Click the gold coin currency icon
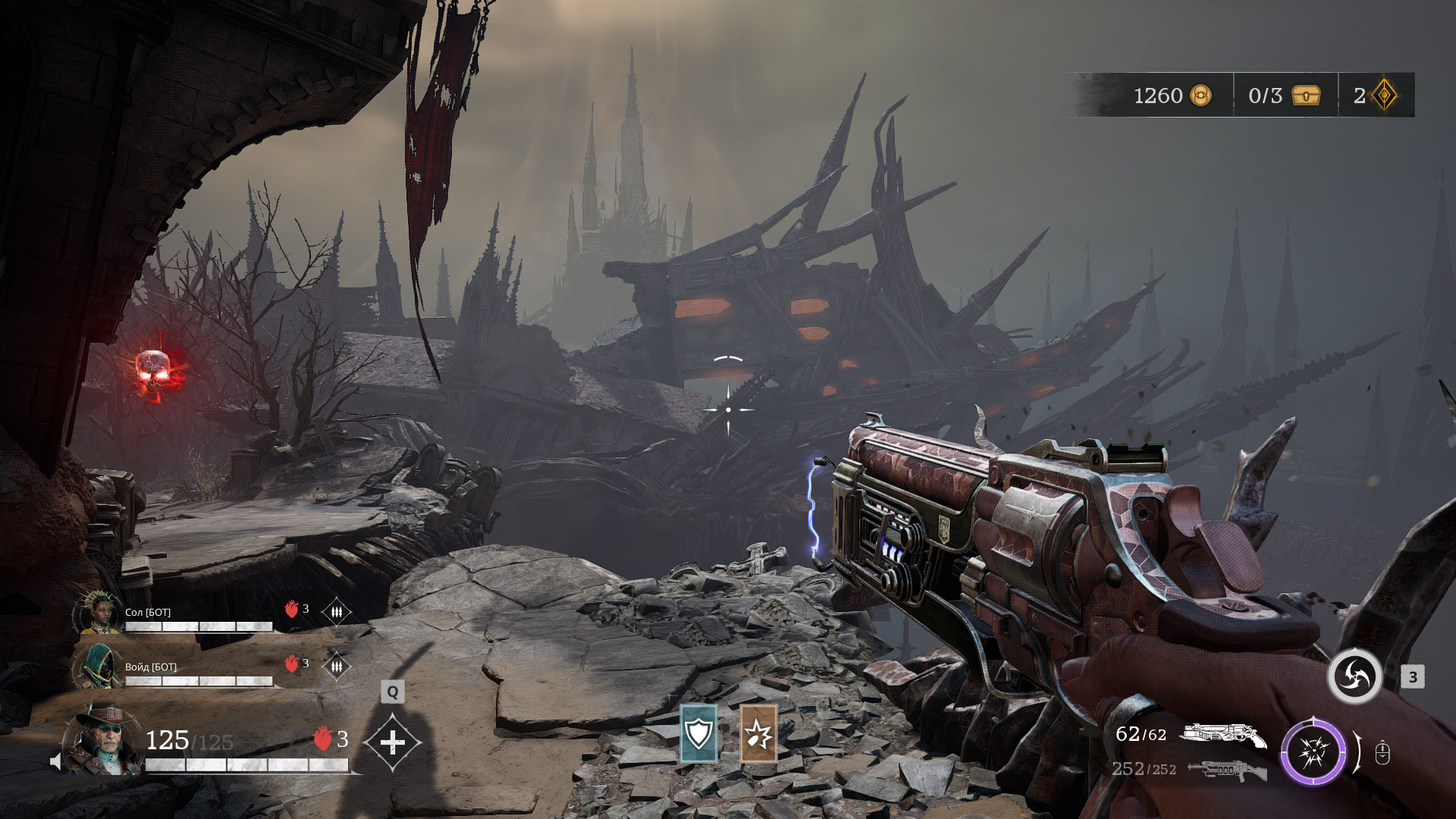The image size is (1456, 819). 1200,96
